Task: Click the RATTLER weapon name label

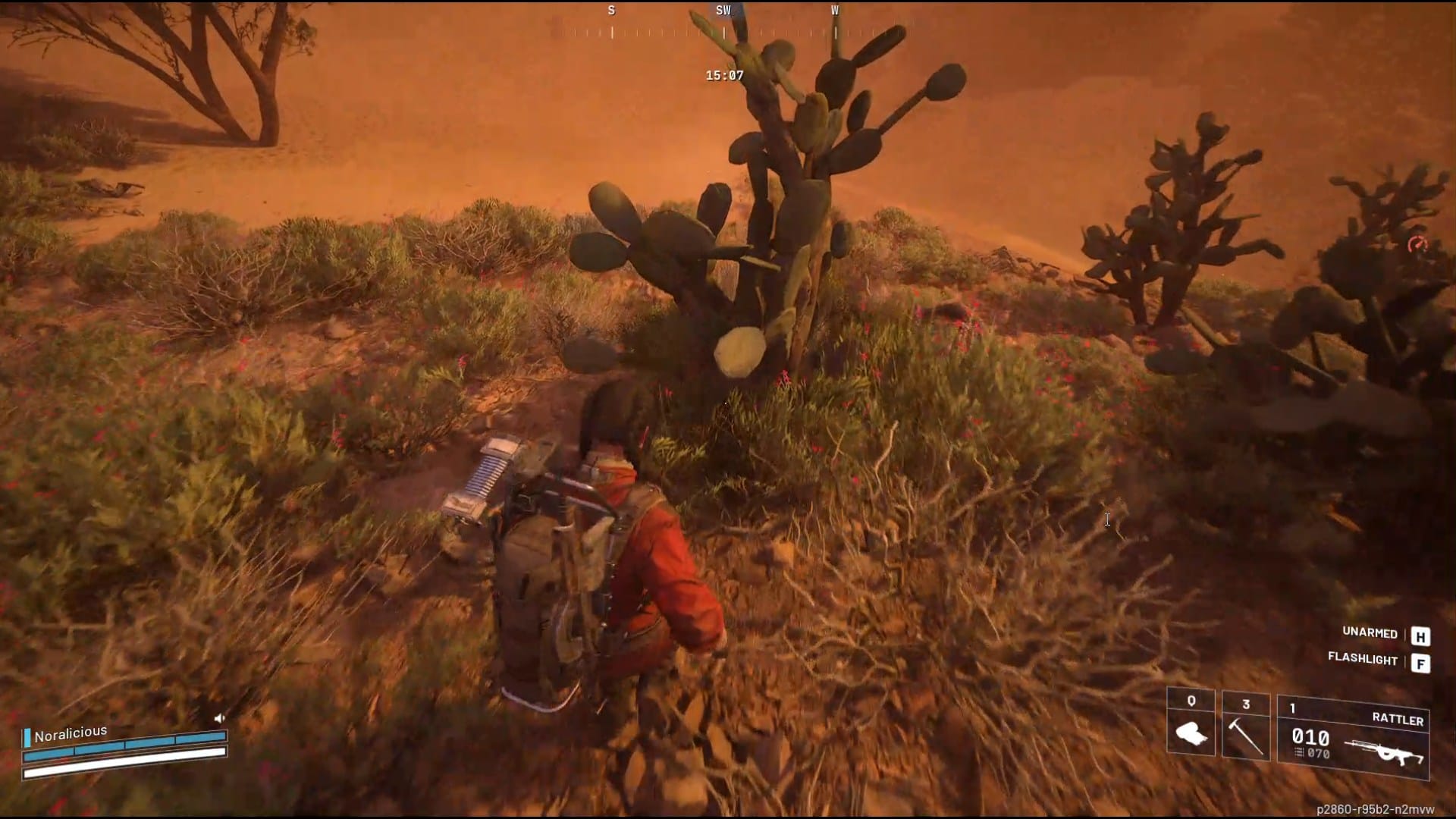Action: coord(1398,720)
